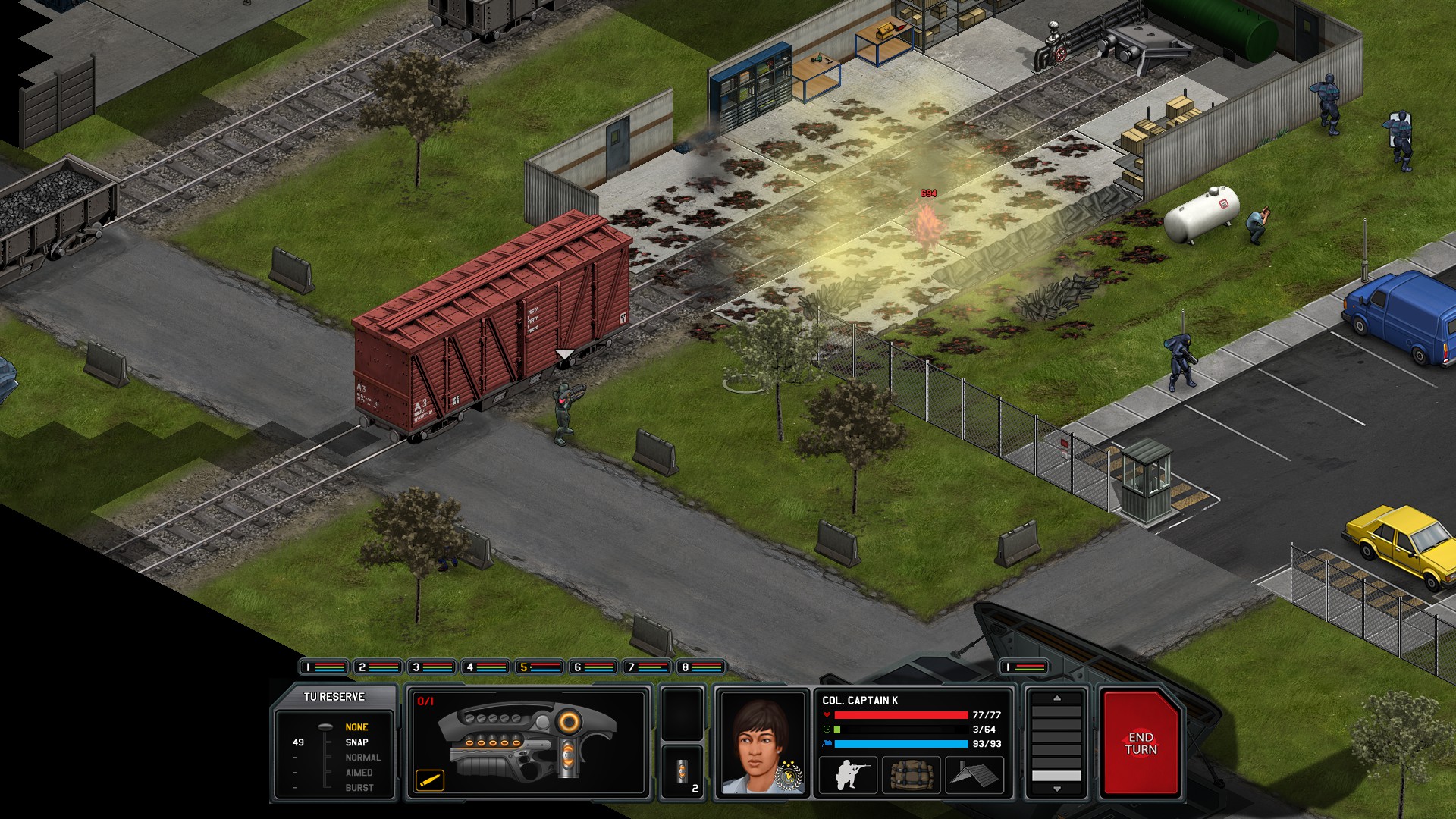Select the spare ammo clip in the belt slot

point(684,771)
